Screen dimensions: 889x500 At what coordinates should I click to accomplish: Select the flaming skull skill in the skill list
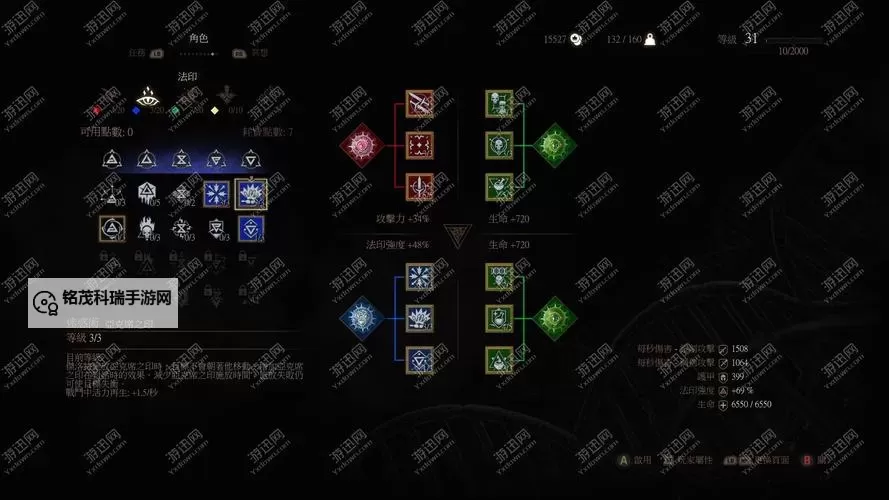(147, 229)
